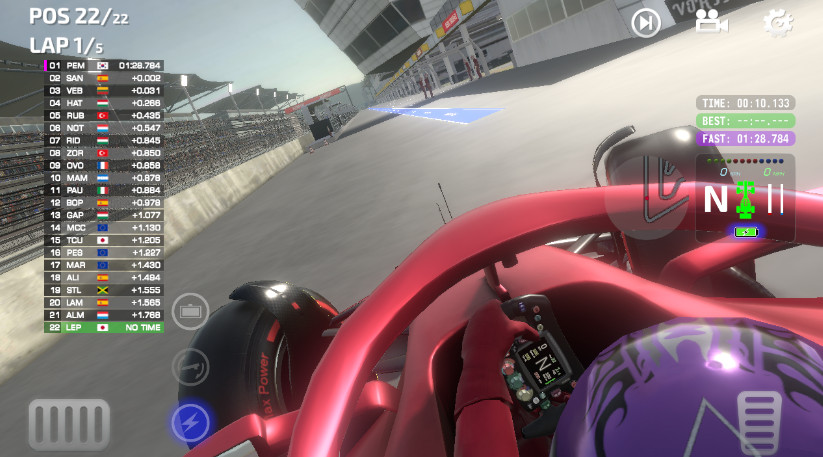823x457 pixels.
Task: Open the gear settings menu
Action: [777, 22]
